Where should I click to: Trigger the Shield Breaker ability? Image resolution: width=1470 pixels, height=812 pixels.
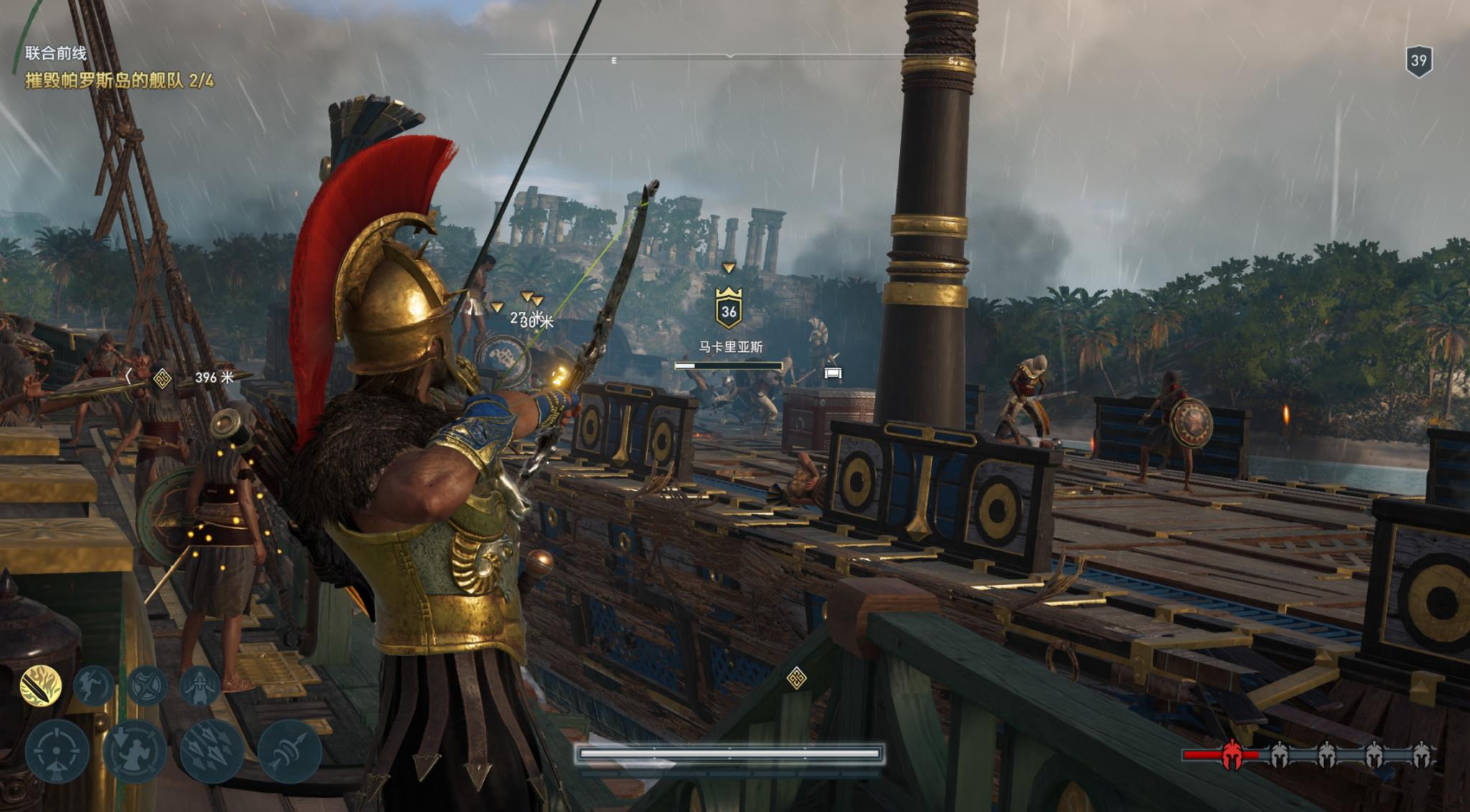pos(147,686)
